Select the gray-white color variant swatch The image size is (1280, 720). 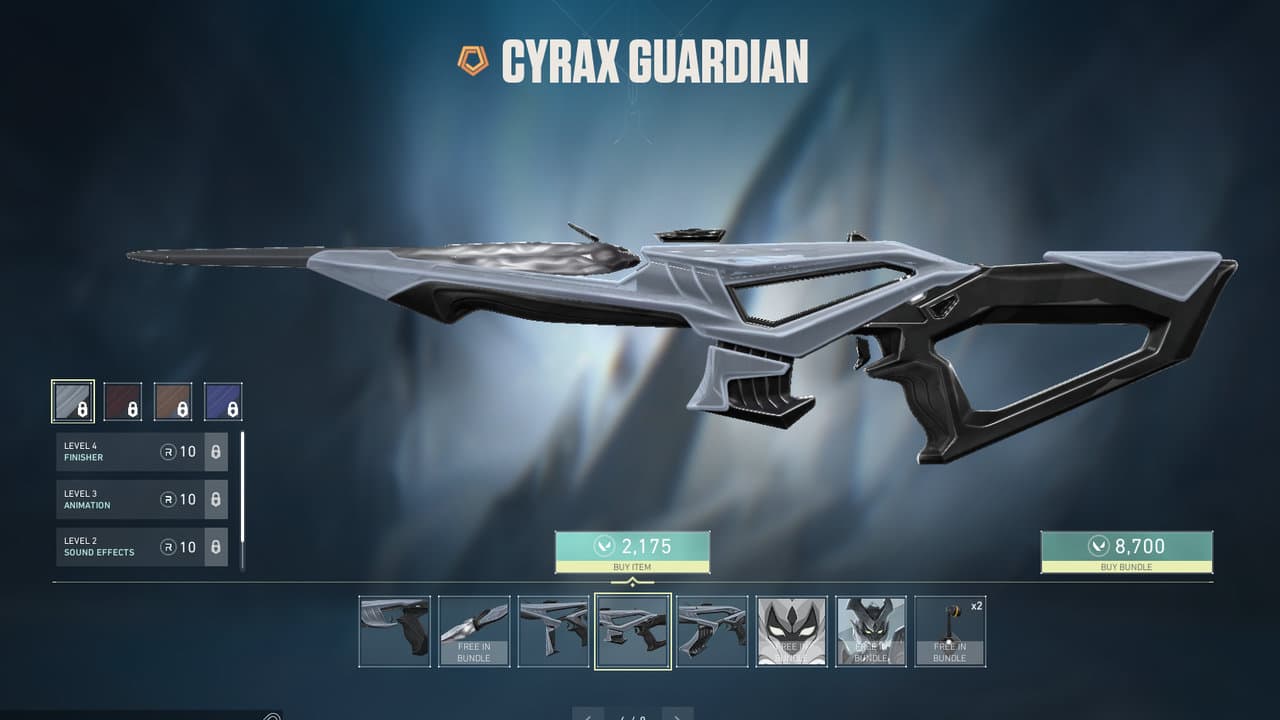tap(73, 401)
